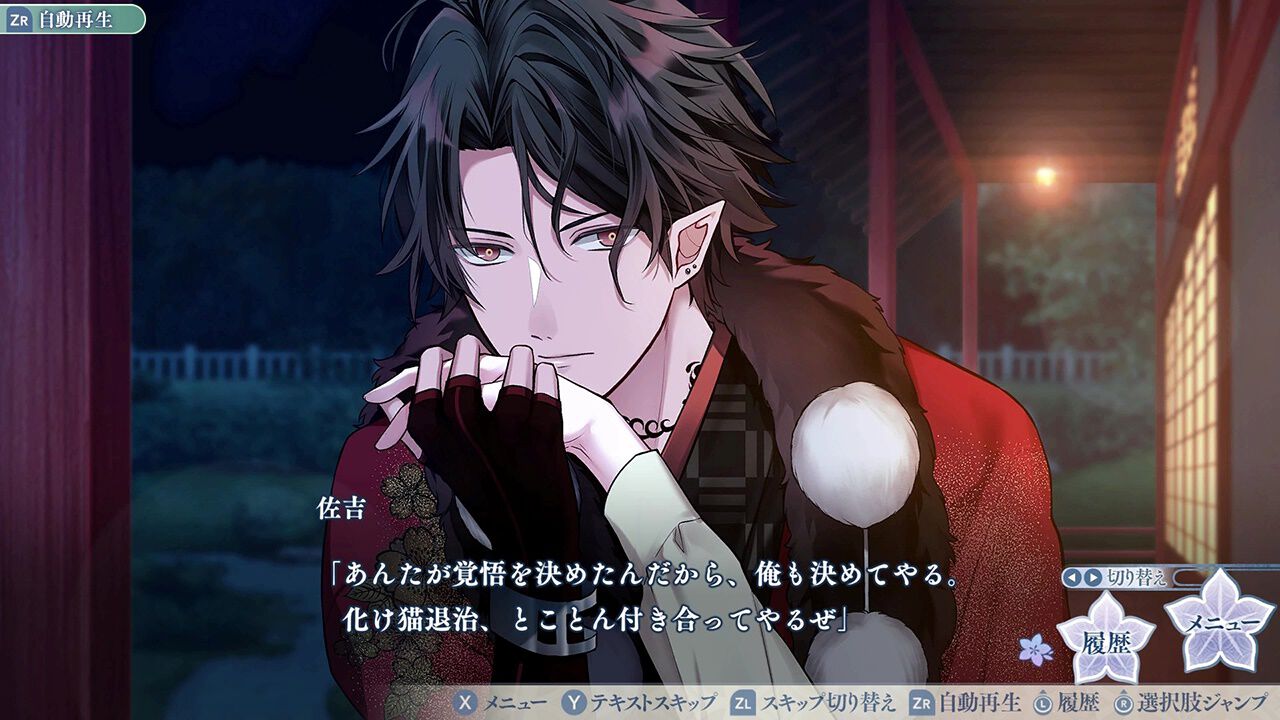The height and width of the screenshot is (720, 1280).
Task: Click the right arrow of the 切り替え switcher
Action: click(1091, 577)
